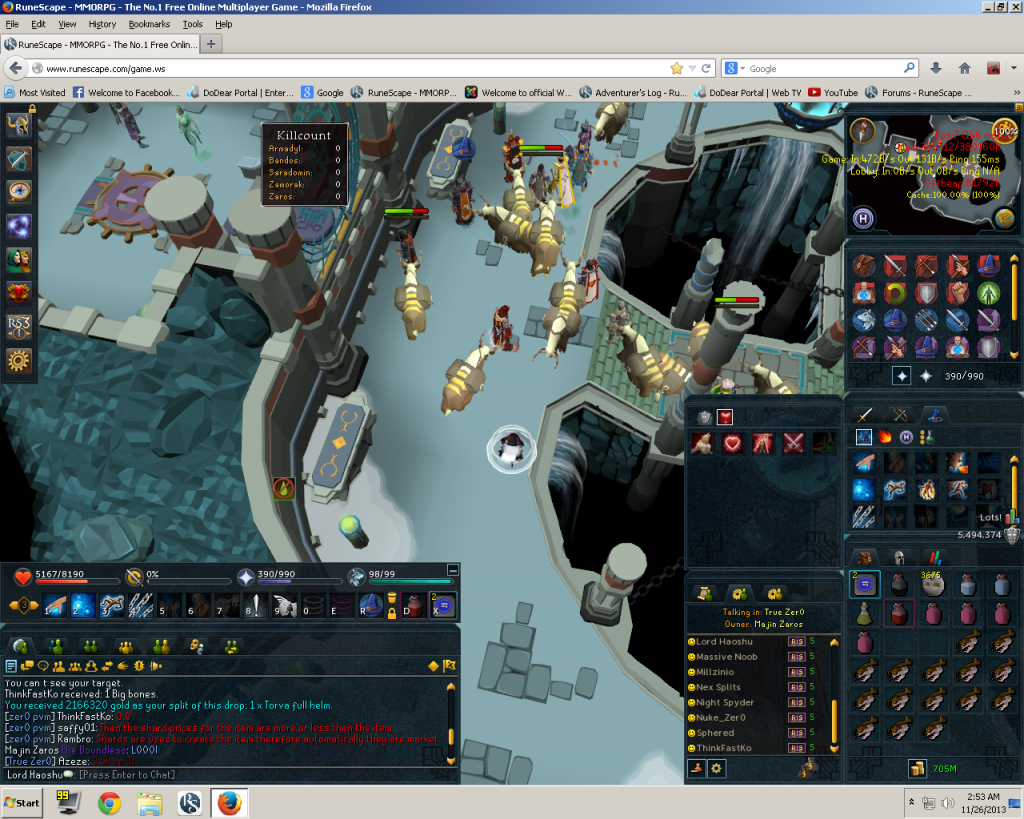Viewport: 1024px width, 819px height.
Task: Click the red potion in the highlighted backpack slot
Action: point(899,614)
